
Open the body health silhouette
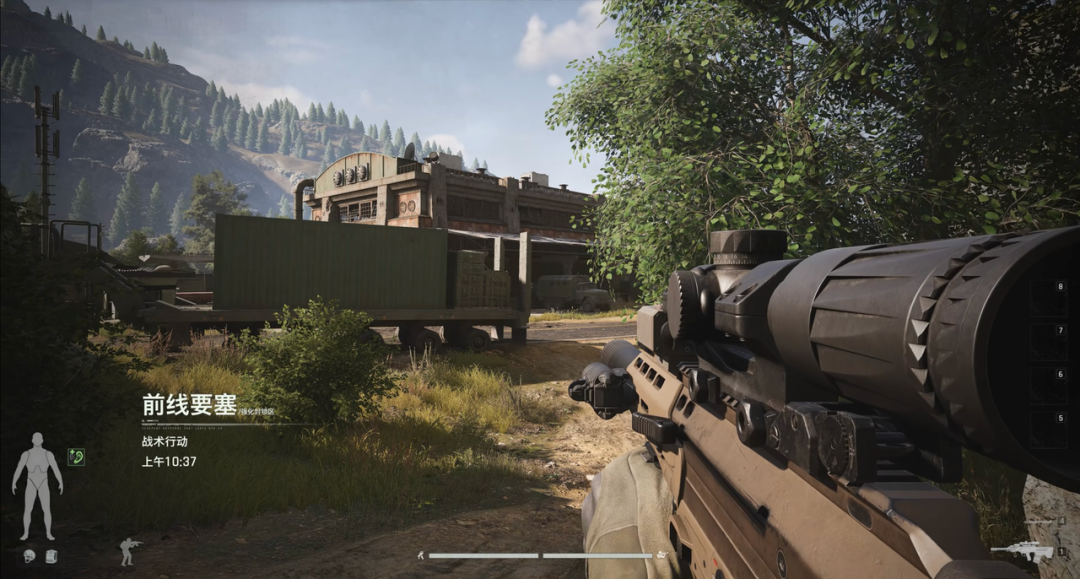pos(37,485)
